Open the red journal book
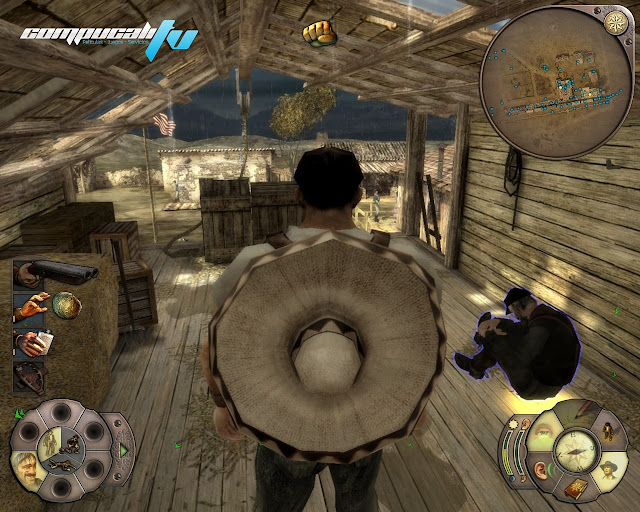The height and width of the screenshot is (512, 640). 576,490
